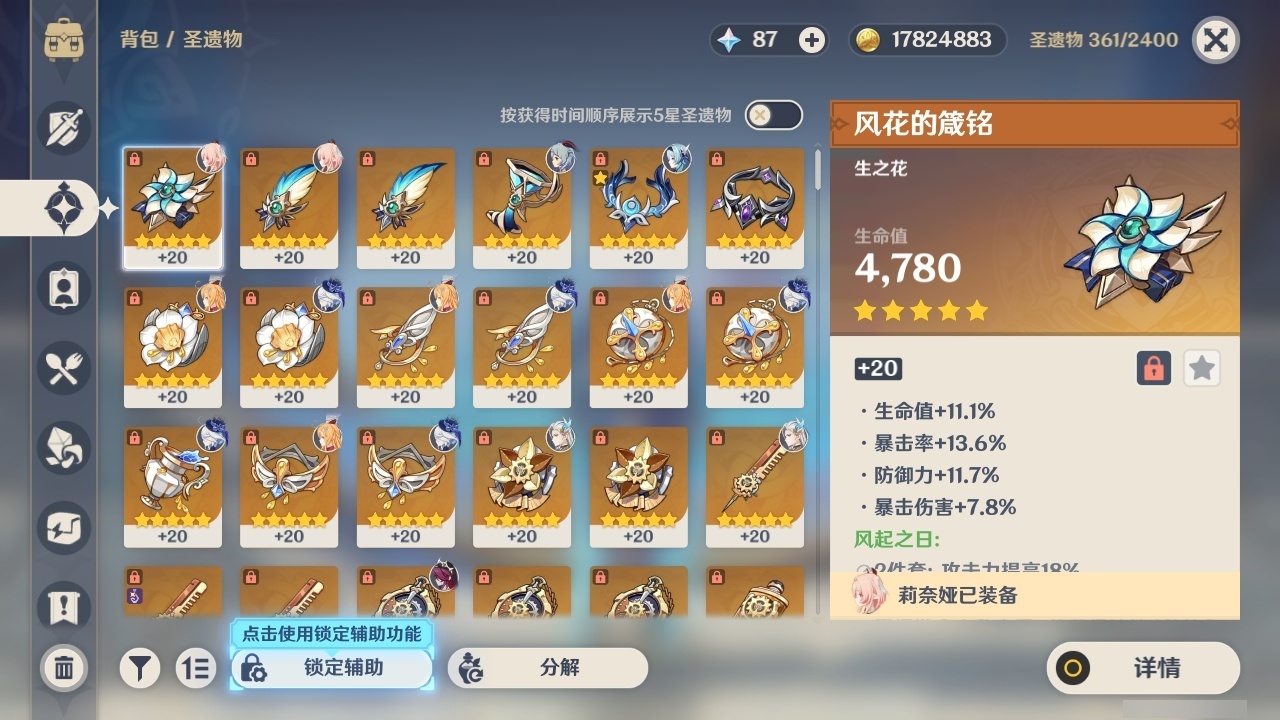This screenshot has height=720, width=1280.
Task: Select the equipped flower artifact thumbnail
Action: (x=173, y=207)
